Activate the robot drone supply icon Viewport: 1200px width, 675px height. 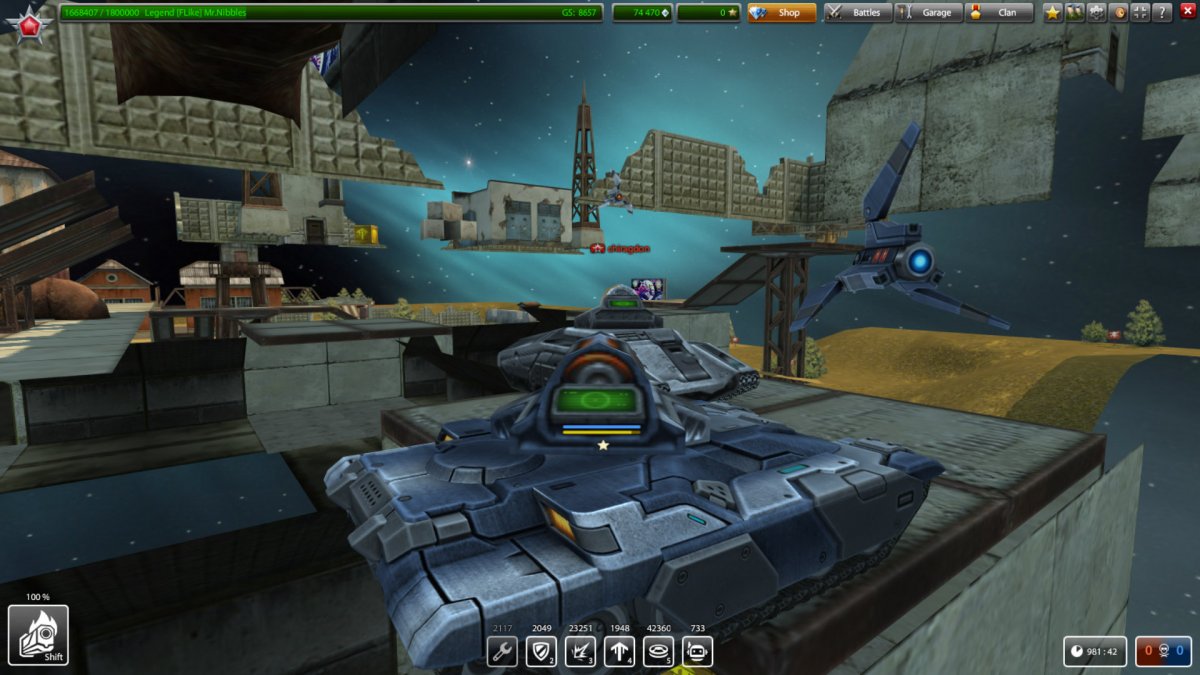(697, 652)
